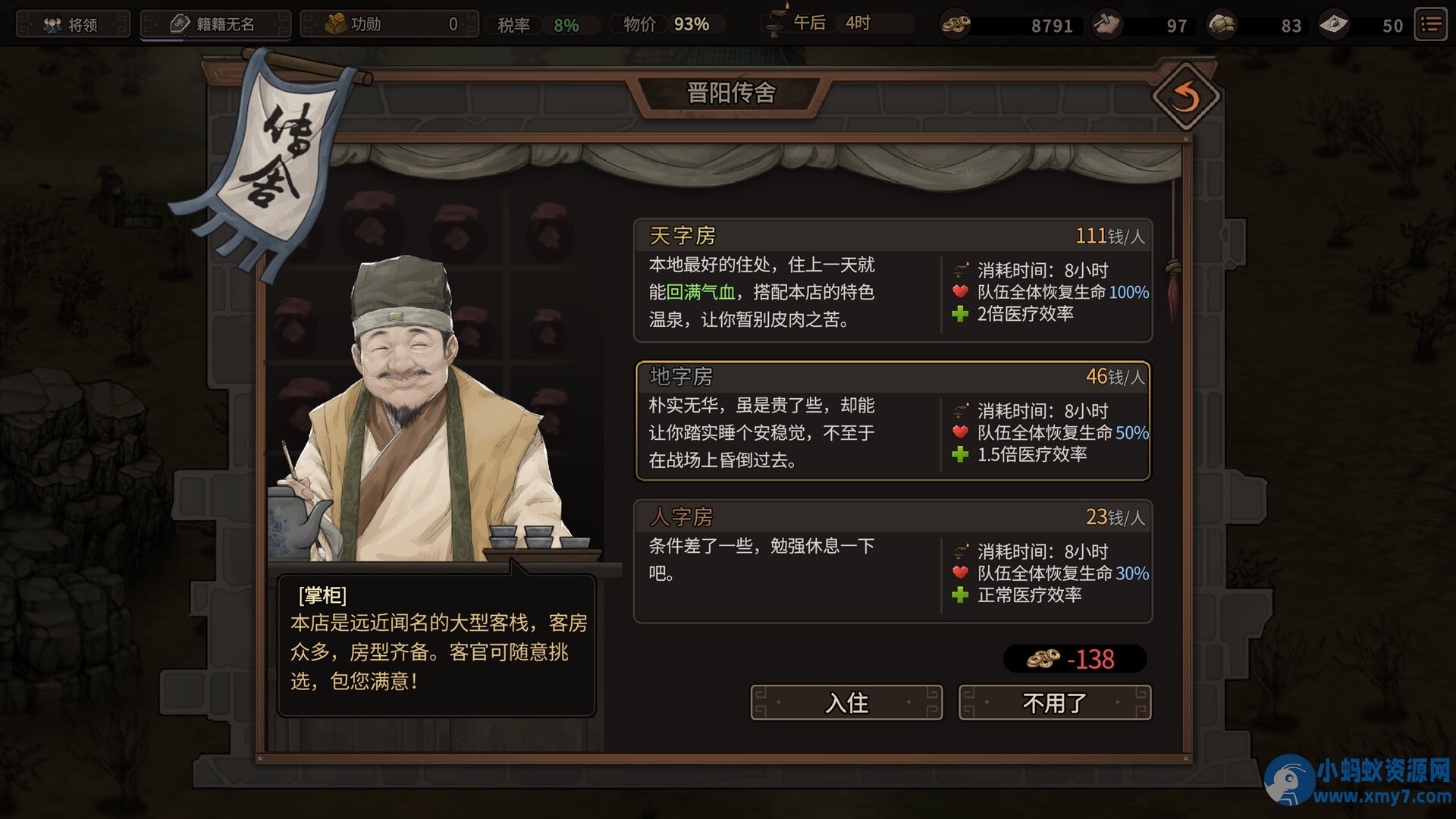Click the copper coins icon showing 8791
The image size is (1456, 819).
tap(955, 24)
